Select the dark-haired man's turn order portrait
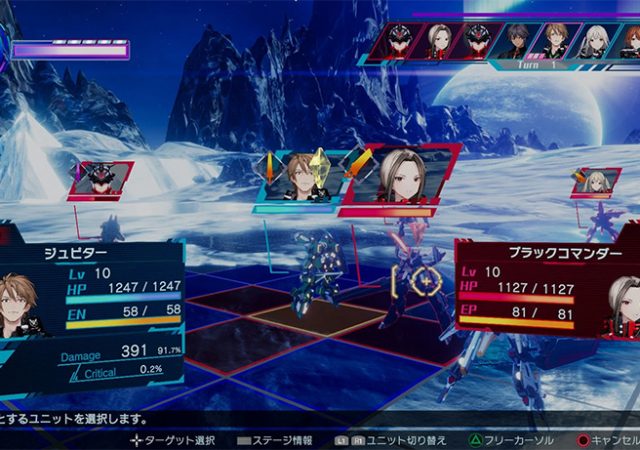This screenshot has height=450, width=640. tap(514, 40)
